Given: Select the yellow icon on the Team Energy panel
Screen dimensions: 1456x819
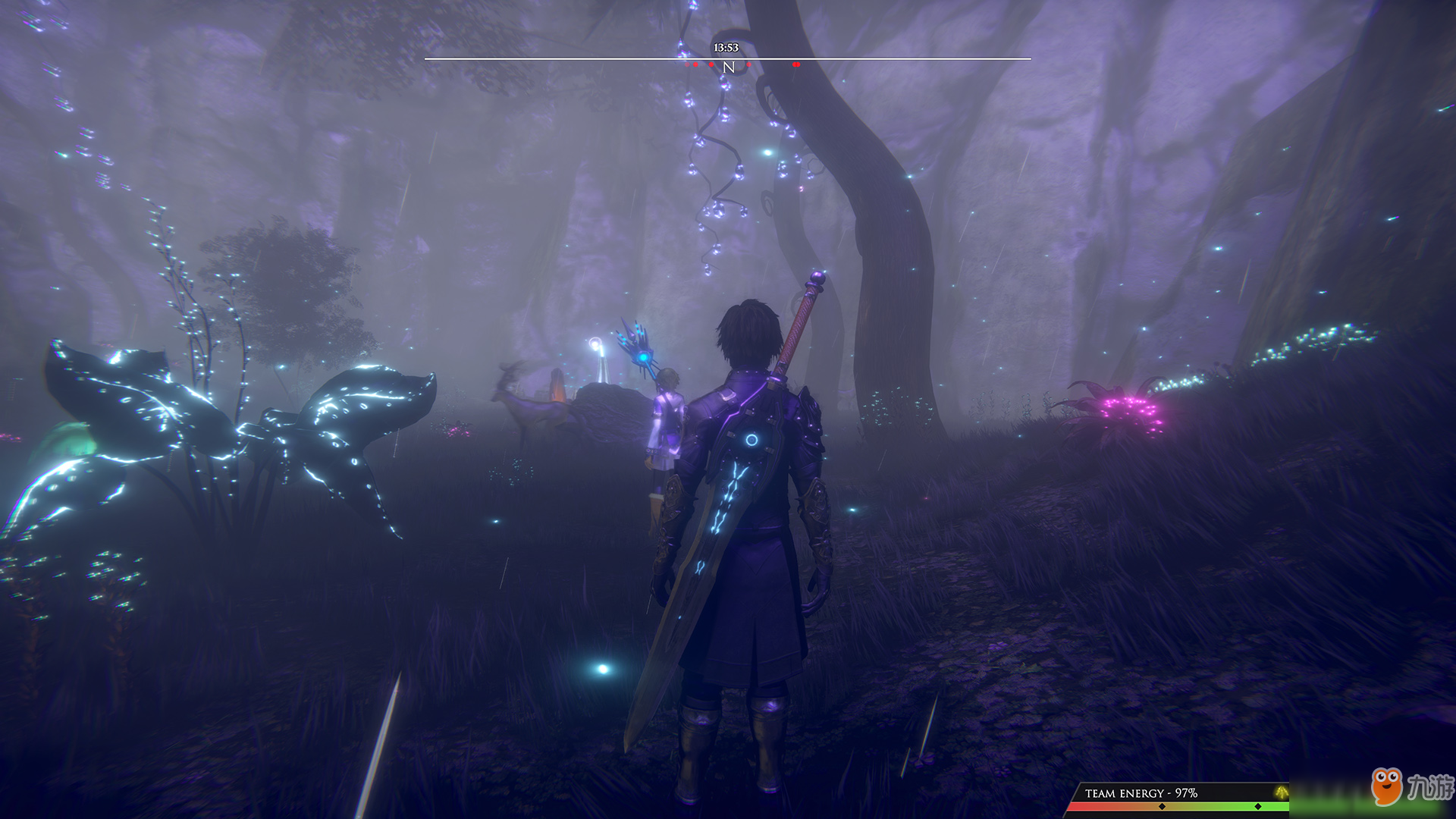Looking at the screenshot, I should click(x=1281, y=792).
